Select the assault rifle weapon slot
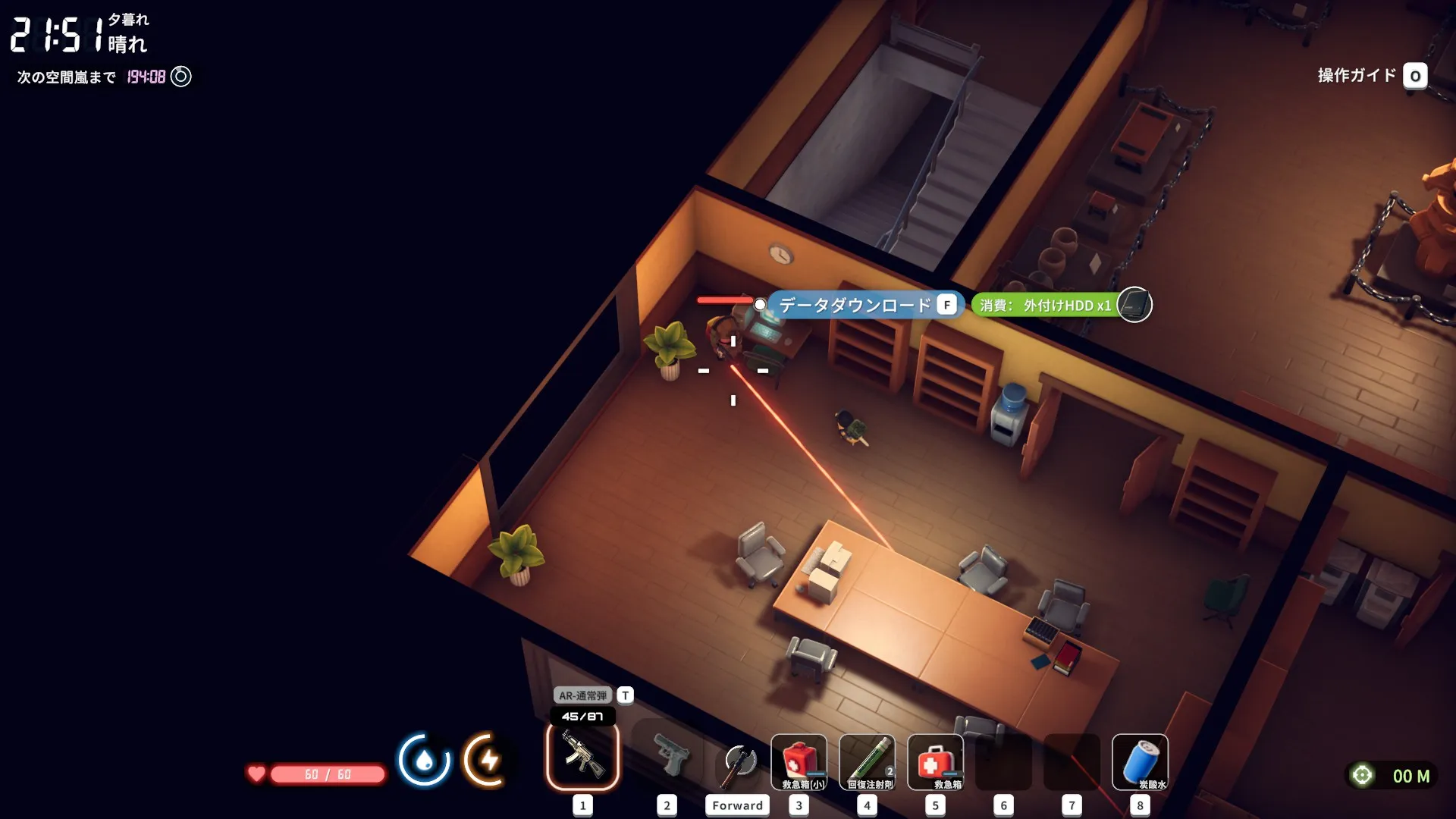This screenshot has width=1456, height=819. tap(582, 756)
